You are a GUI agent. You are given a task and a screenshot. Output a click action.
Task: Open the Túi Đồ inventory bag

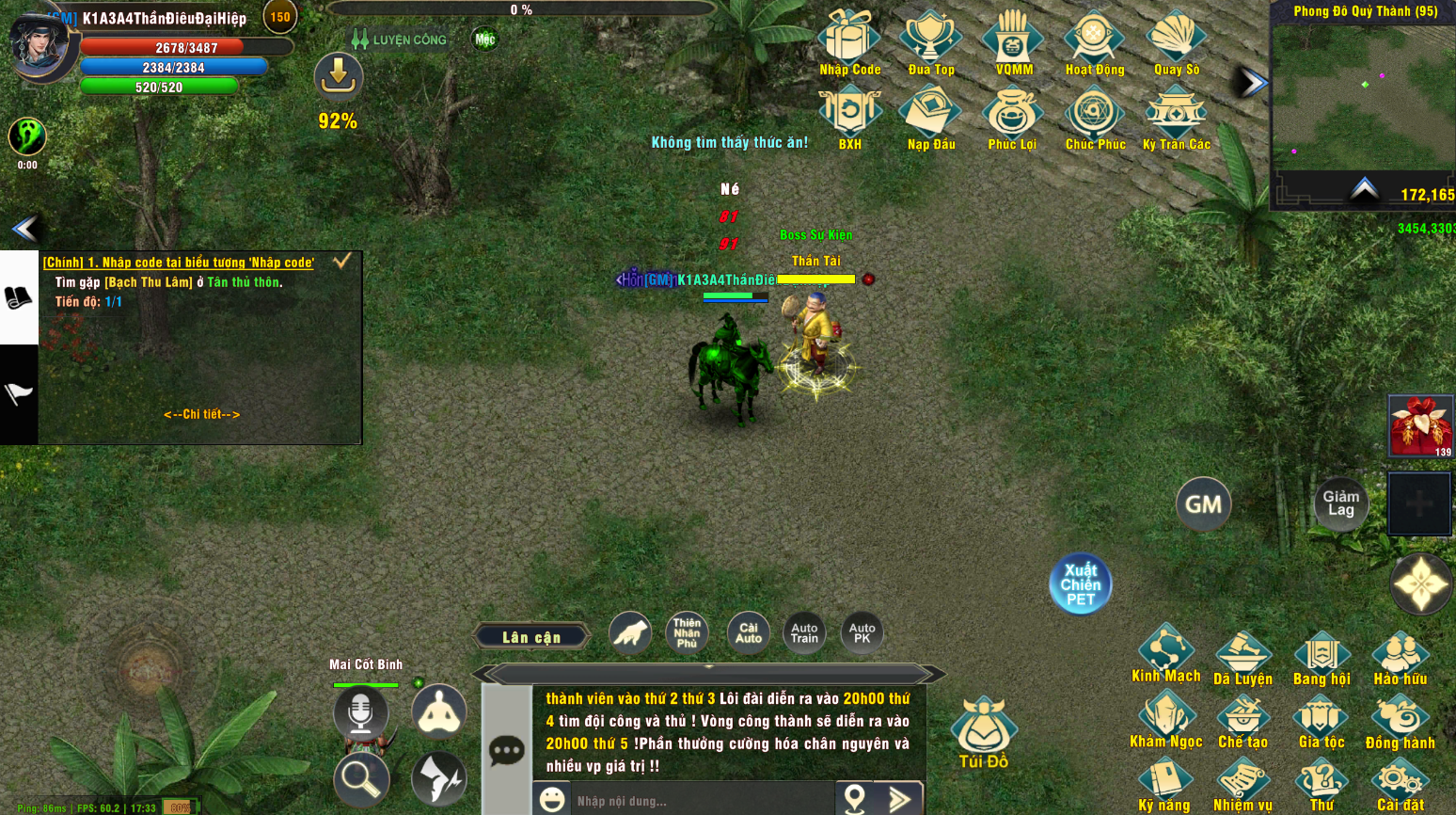click(983, 729)
